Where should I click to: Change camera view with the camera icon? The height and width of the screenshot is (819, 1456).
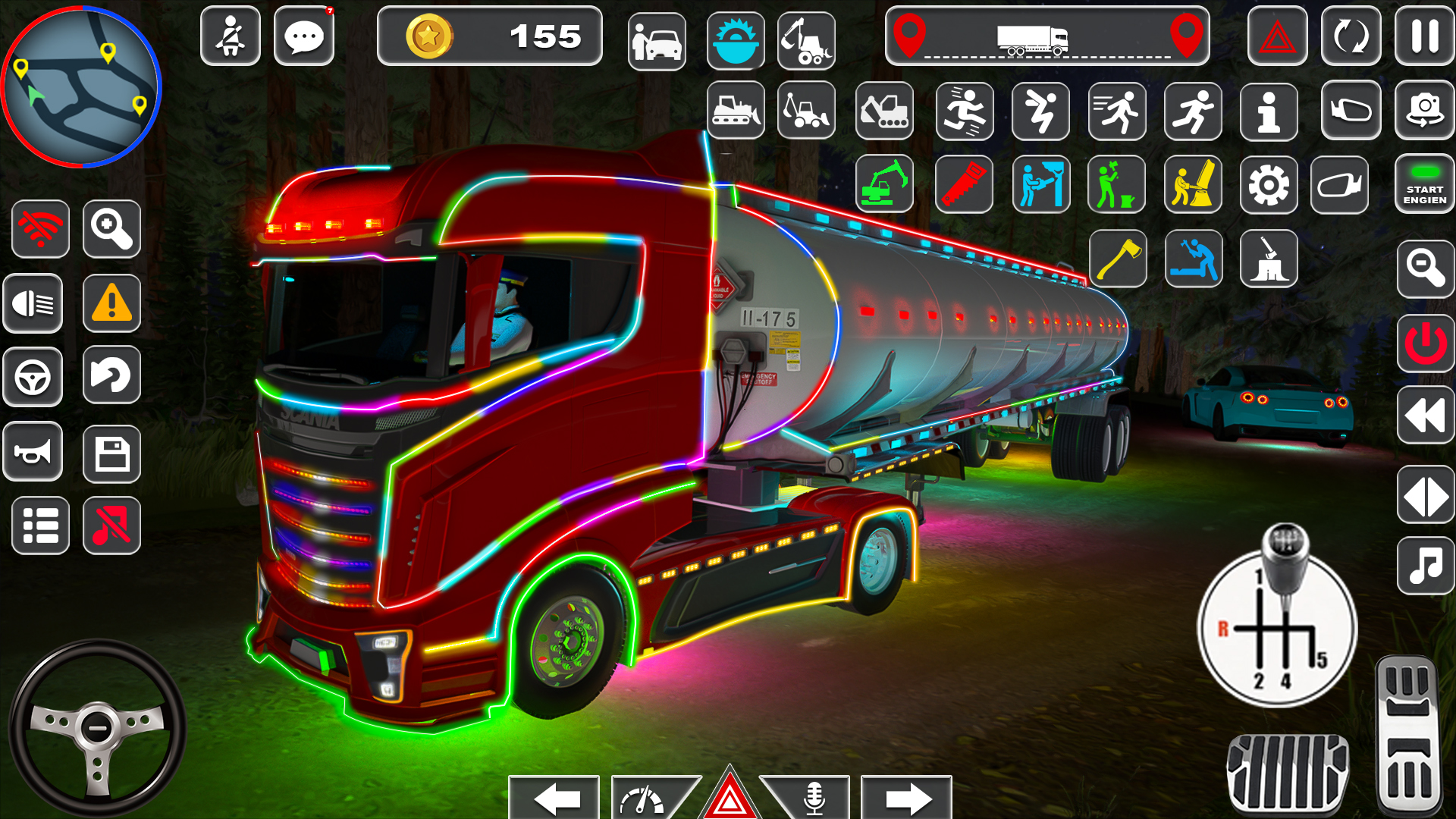(1425, 111)
